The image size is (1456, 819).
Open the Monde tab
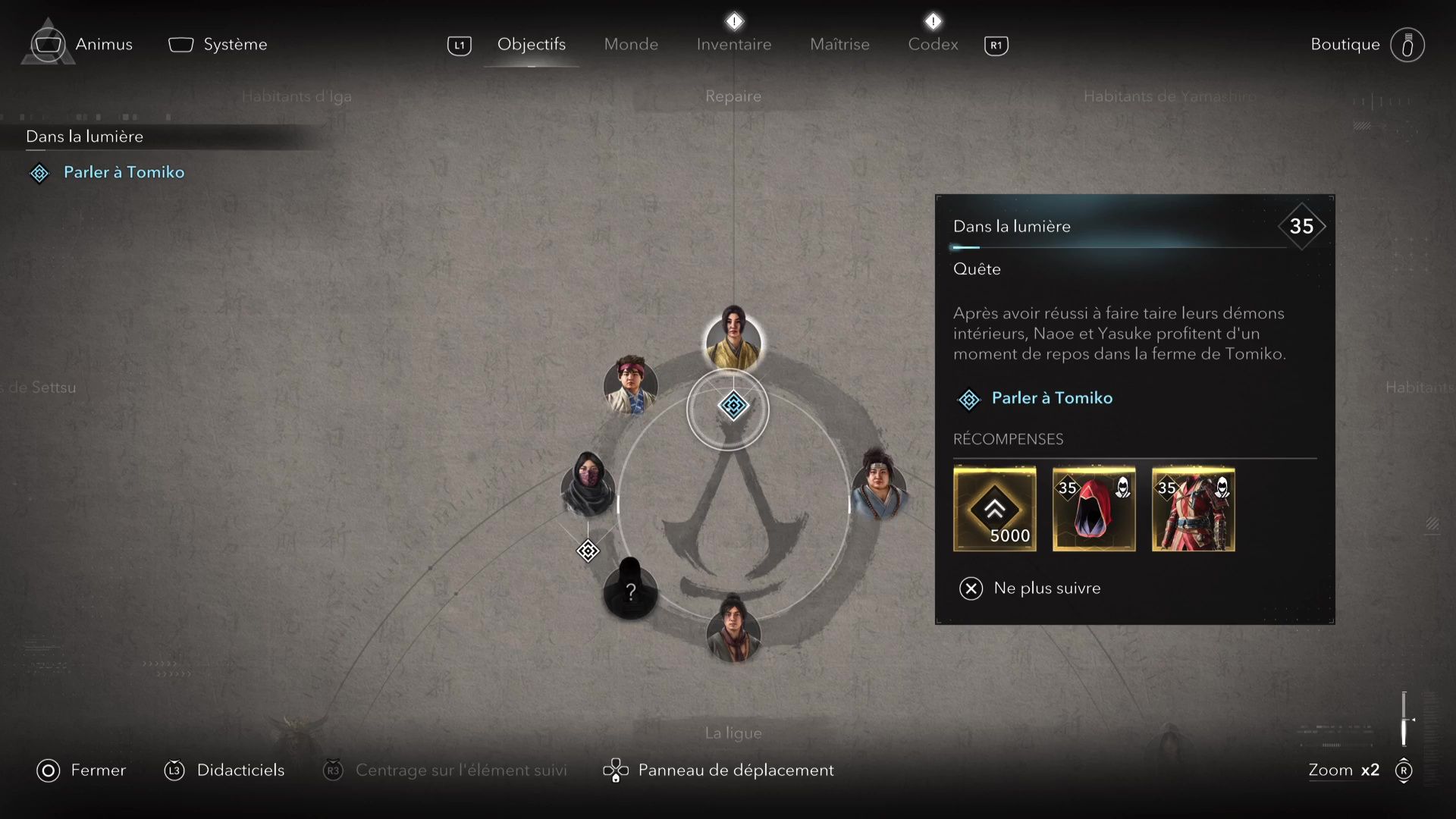click(x=631, y=44)
